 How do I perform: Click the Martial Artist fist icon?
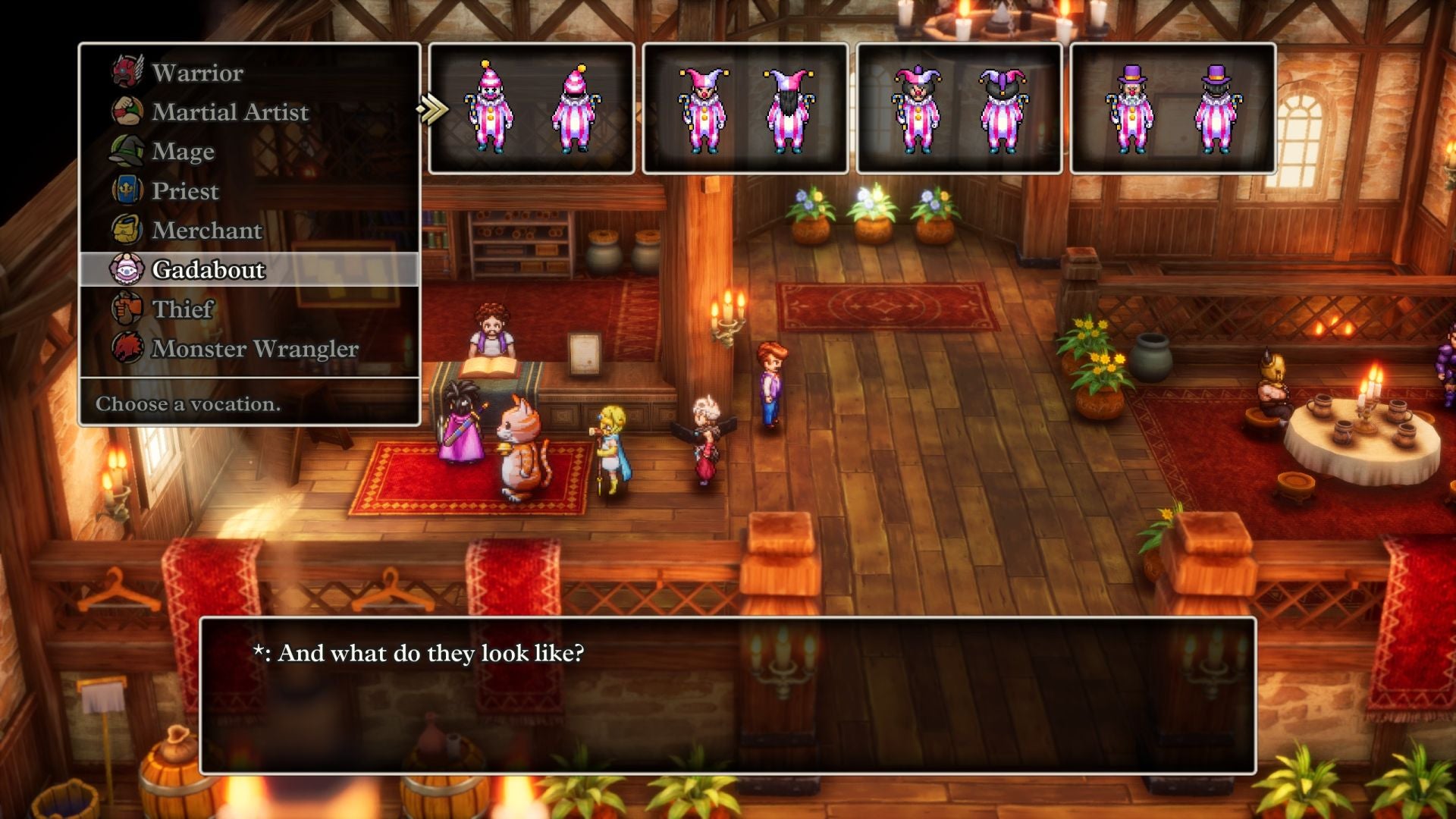click(x=127, y=111)
